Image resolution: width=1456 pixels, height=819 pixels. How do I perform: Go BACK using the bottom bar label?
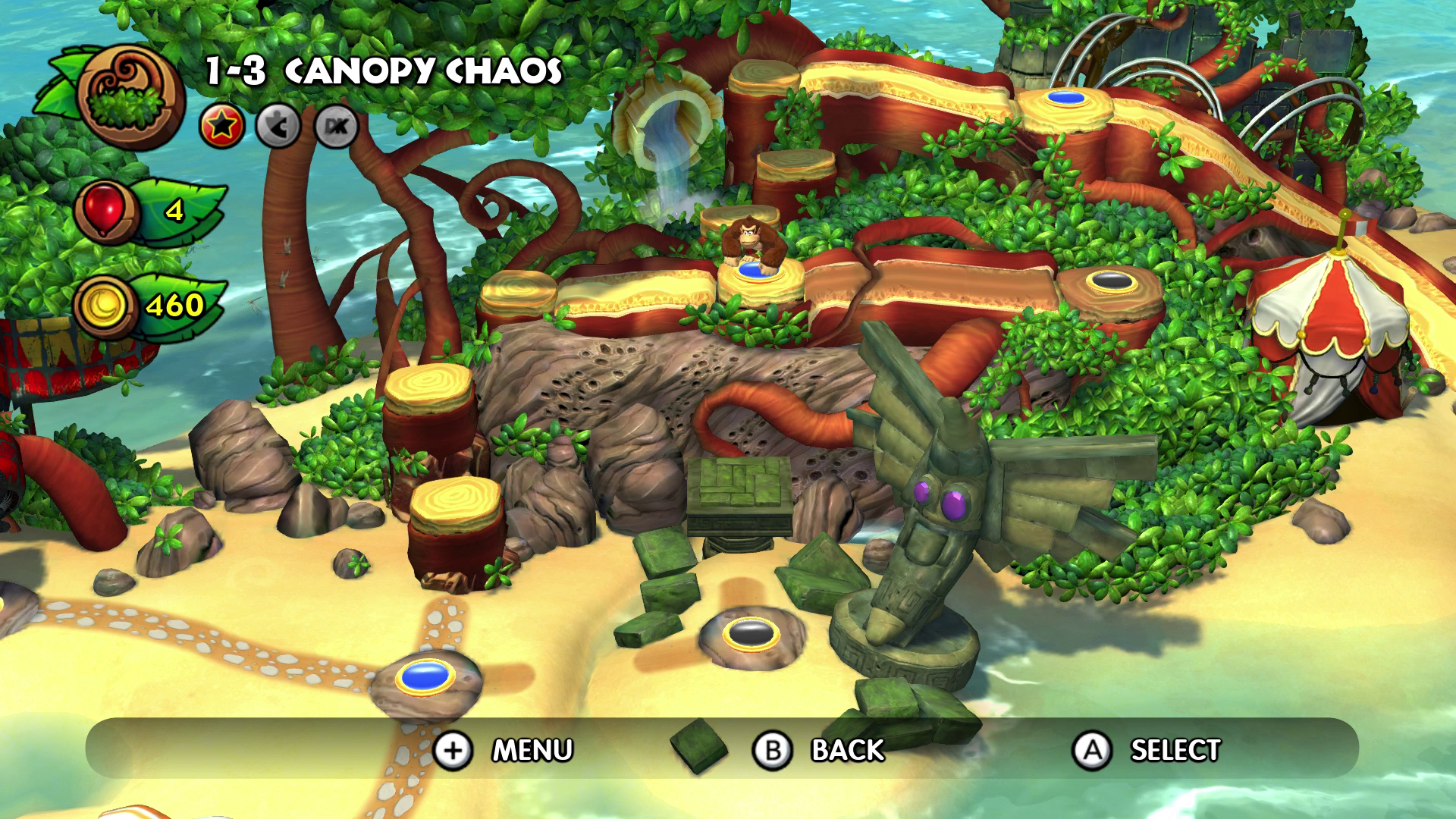847,750
